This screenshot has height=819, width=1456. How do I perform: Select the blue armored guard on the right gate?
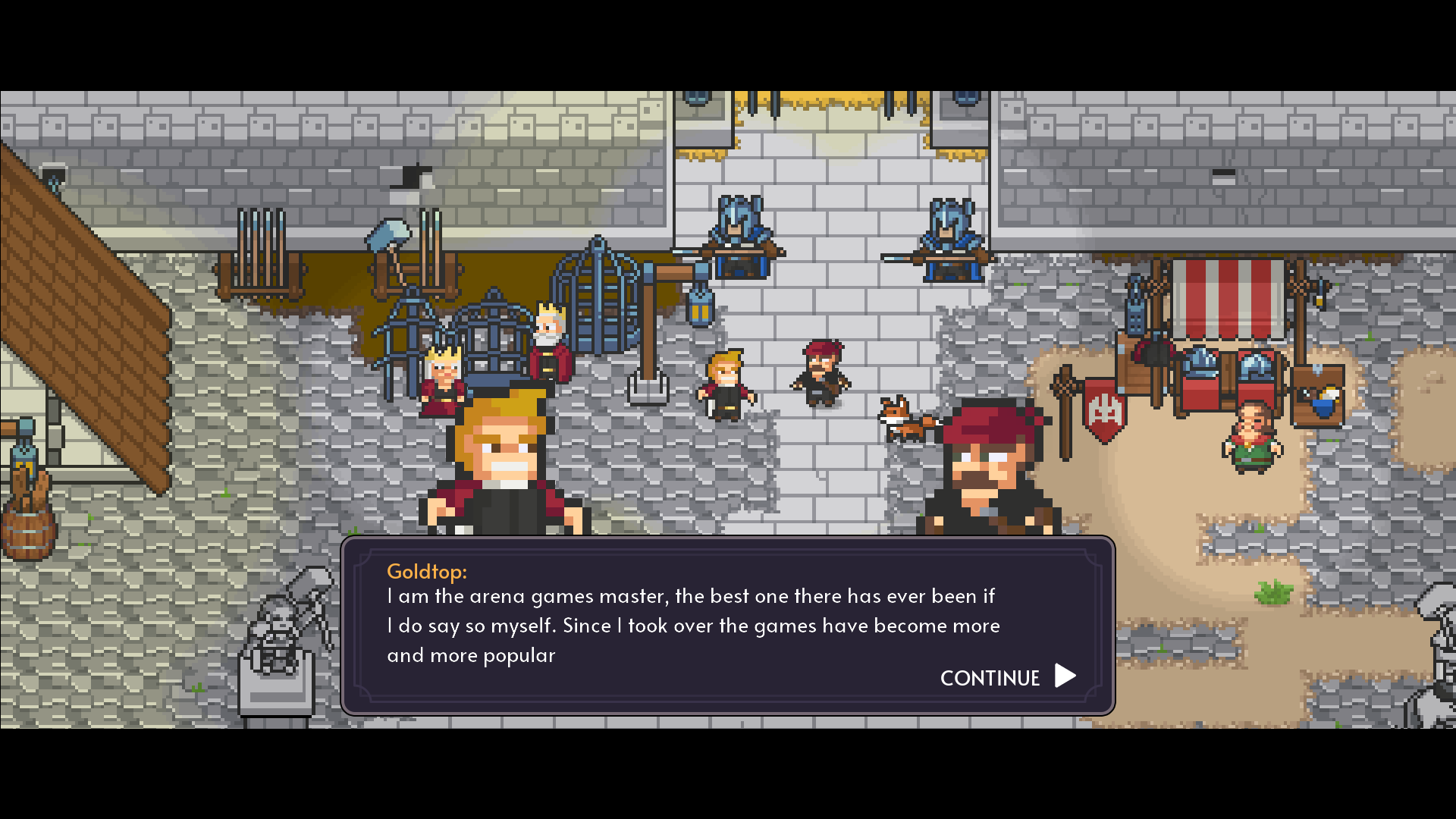coord(952,235)
